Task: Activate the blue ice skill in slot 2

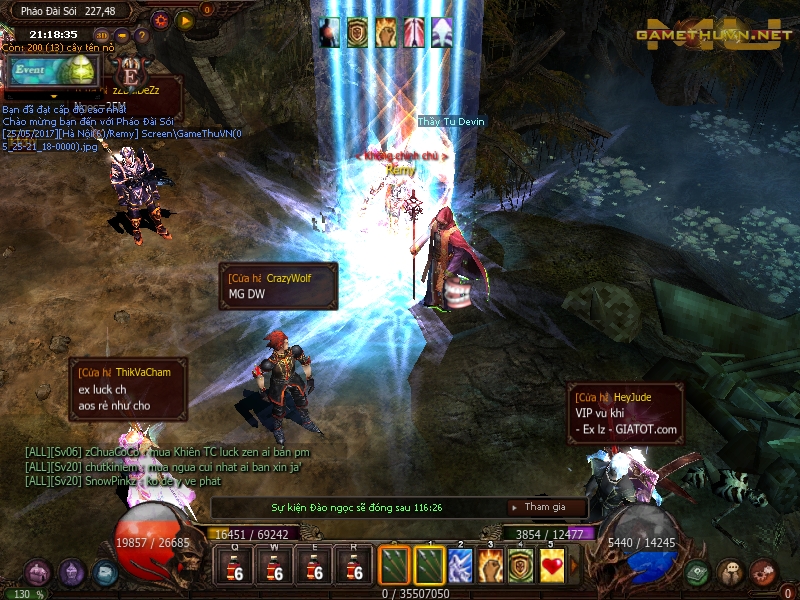Action: tap(460, 566)
